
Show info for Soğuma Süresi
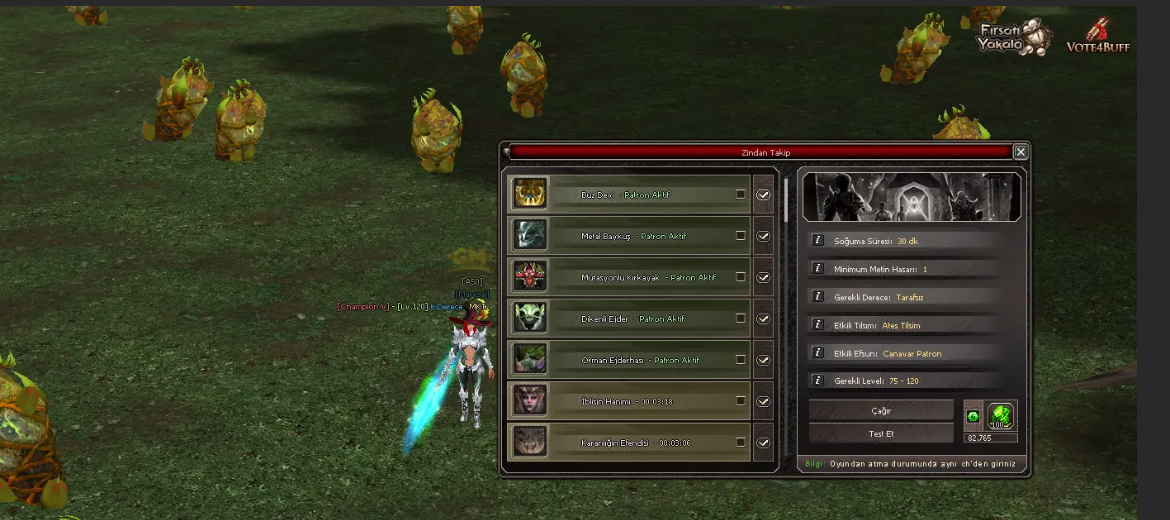(817, 241)
